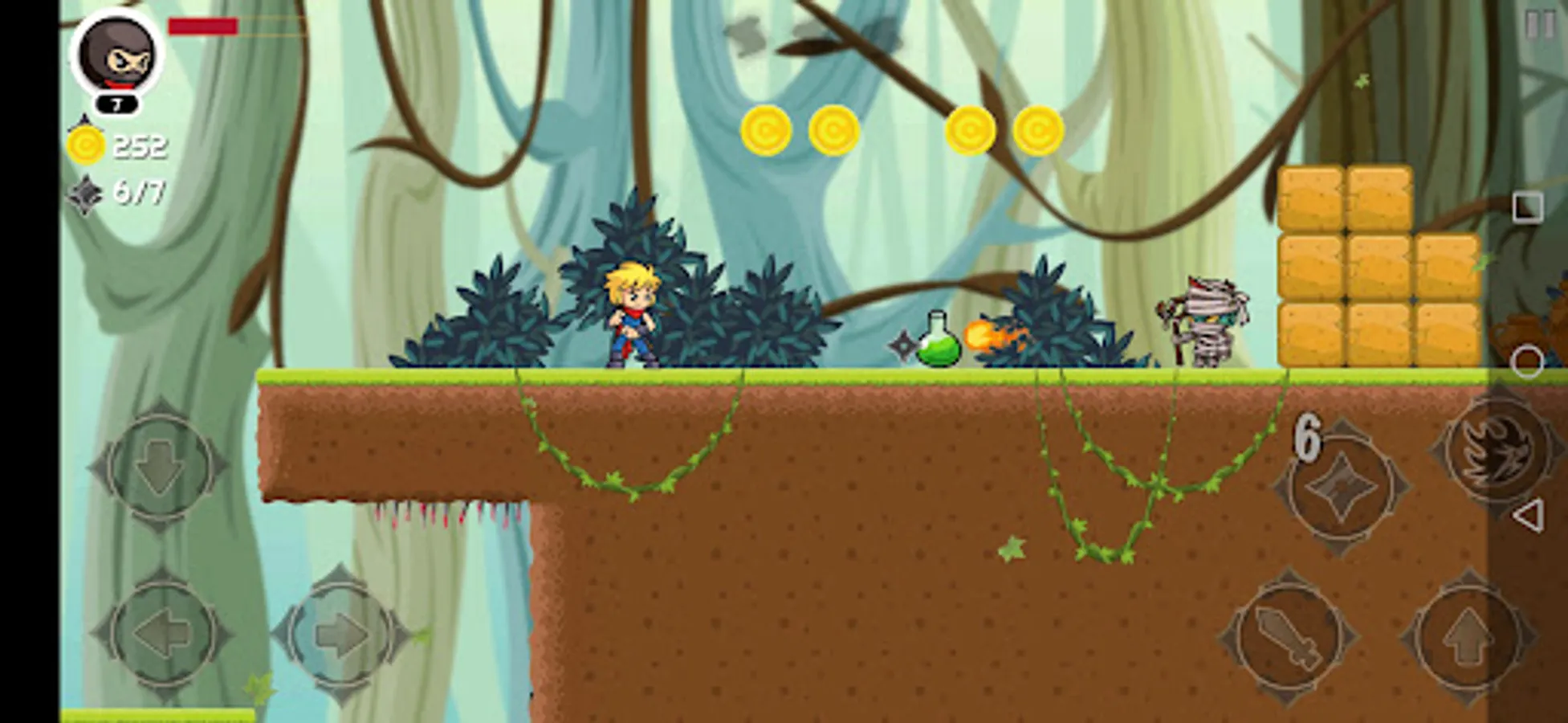
Task: Tap the shuriken counter showing 6/7
Action: pos(120,193)
